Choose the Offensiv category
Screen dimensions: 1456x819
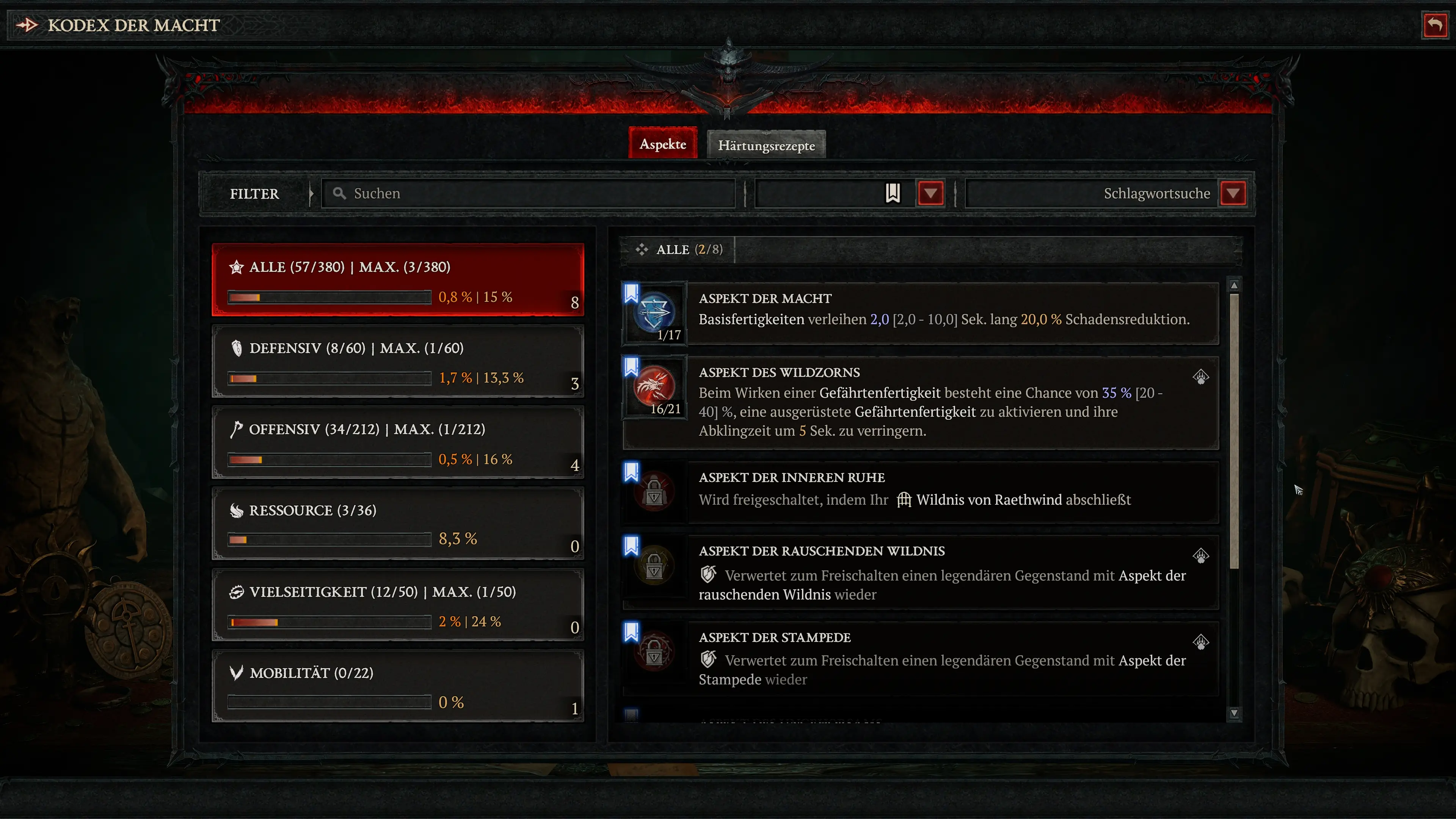[x=397, y=442]
